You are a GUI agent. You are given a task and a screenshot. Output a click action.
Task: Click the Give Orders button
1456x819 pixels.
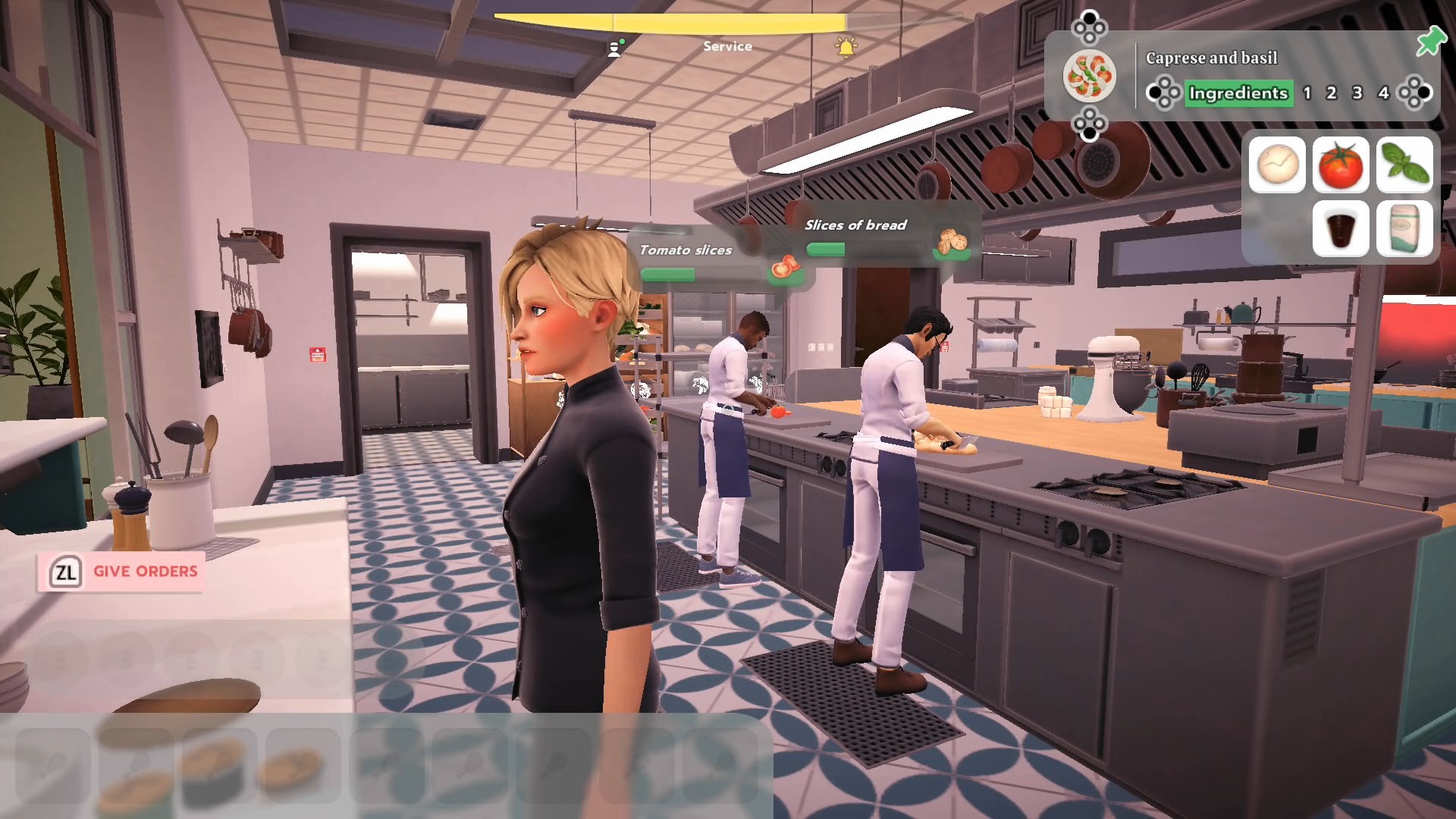121,572
